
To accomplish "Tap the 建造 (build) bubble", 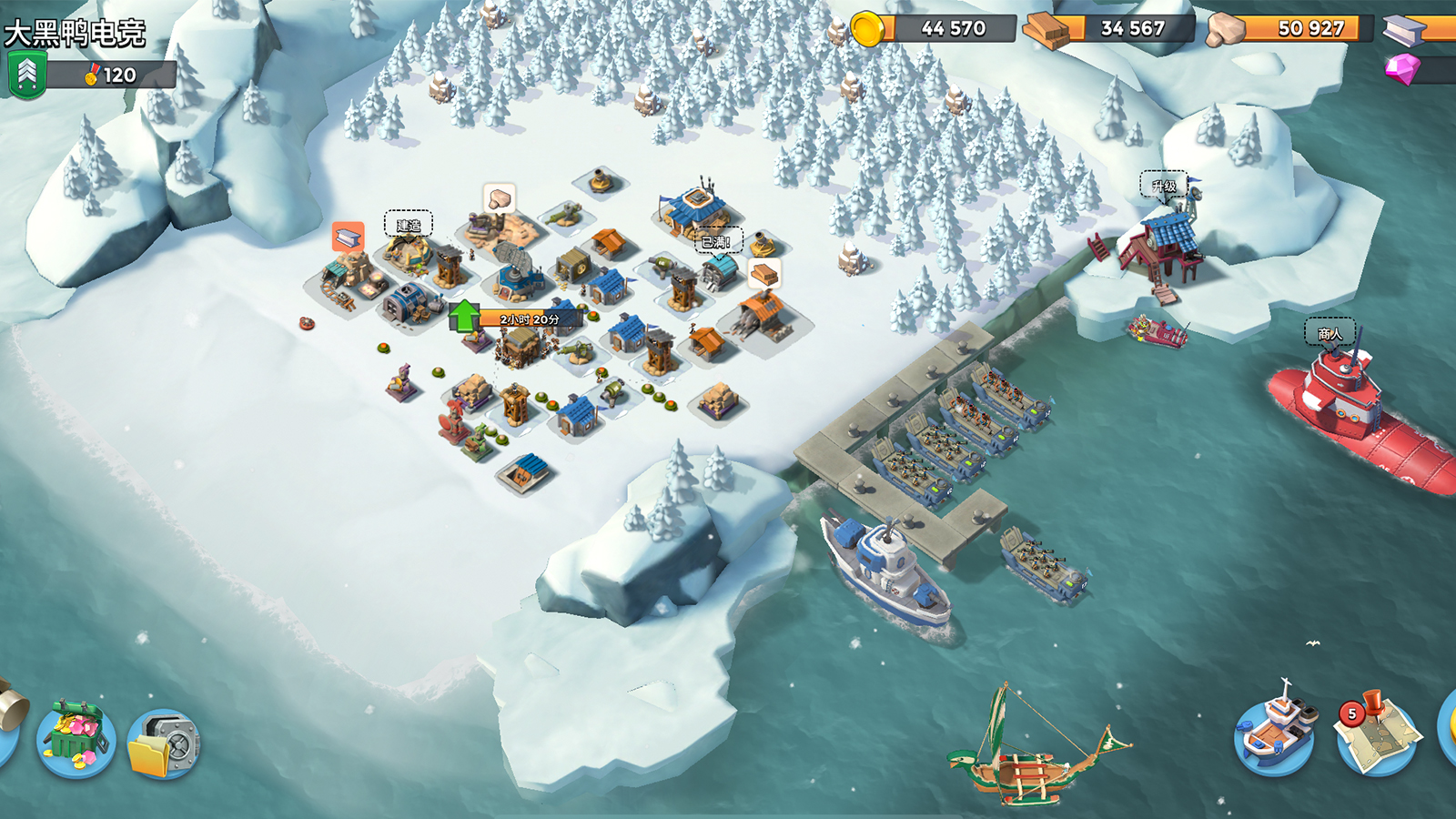I will tap(409, 224).
